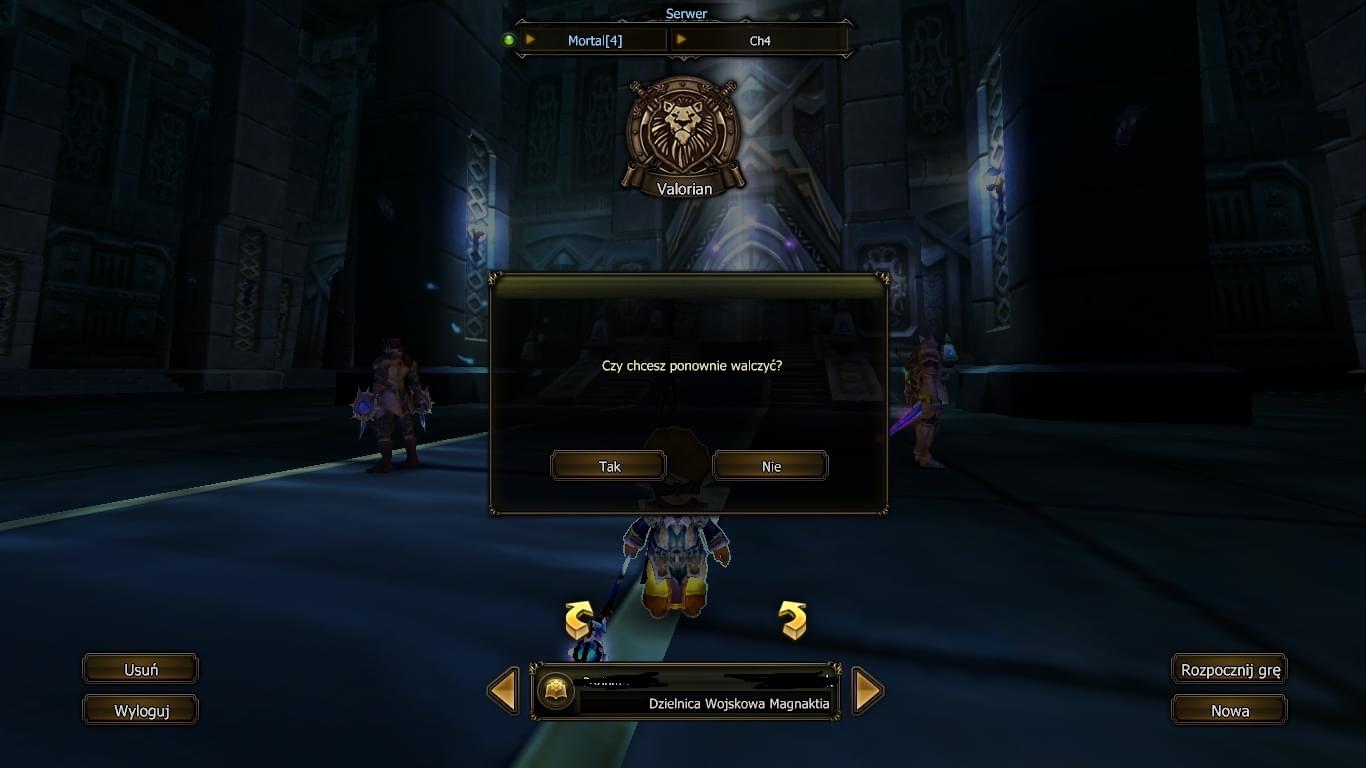Open the Ch4 channel selector
This screenshot has width=1366, height=768.
(760, 40)
